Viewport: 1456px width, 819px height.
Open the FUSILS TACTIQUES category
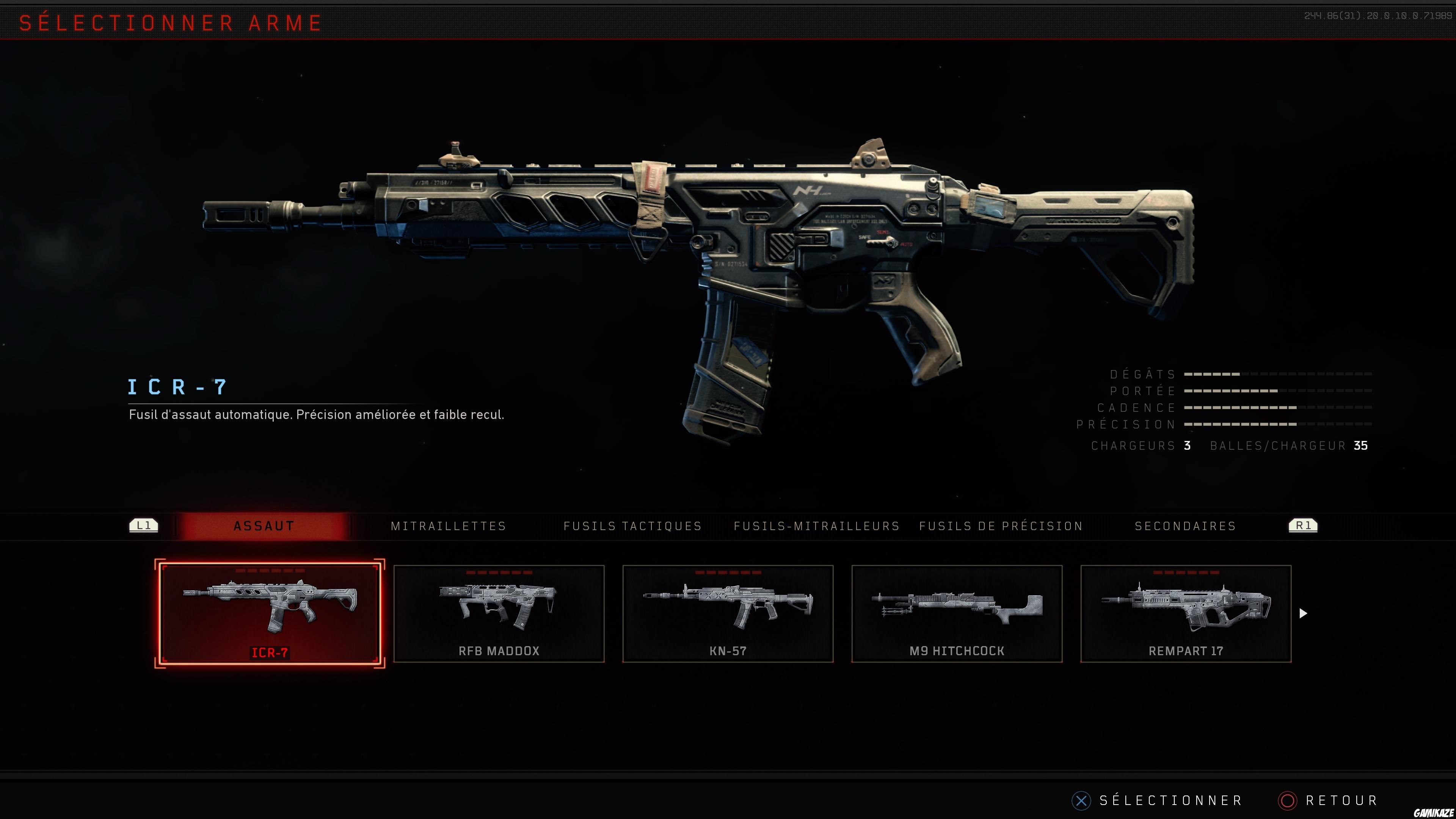click(x=632, y=526)
